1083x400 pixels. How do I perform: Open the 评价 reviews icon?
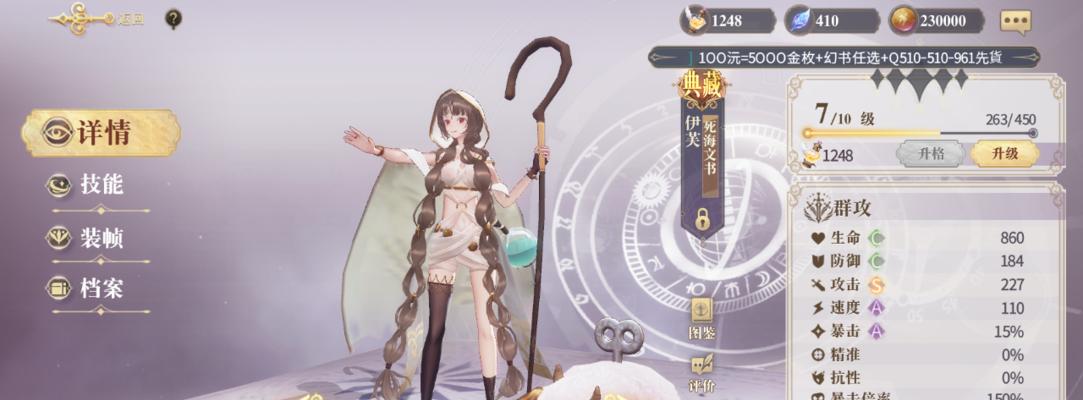702,372
